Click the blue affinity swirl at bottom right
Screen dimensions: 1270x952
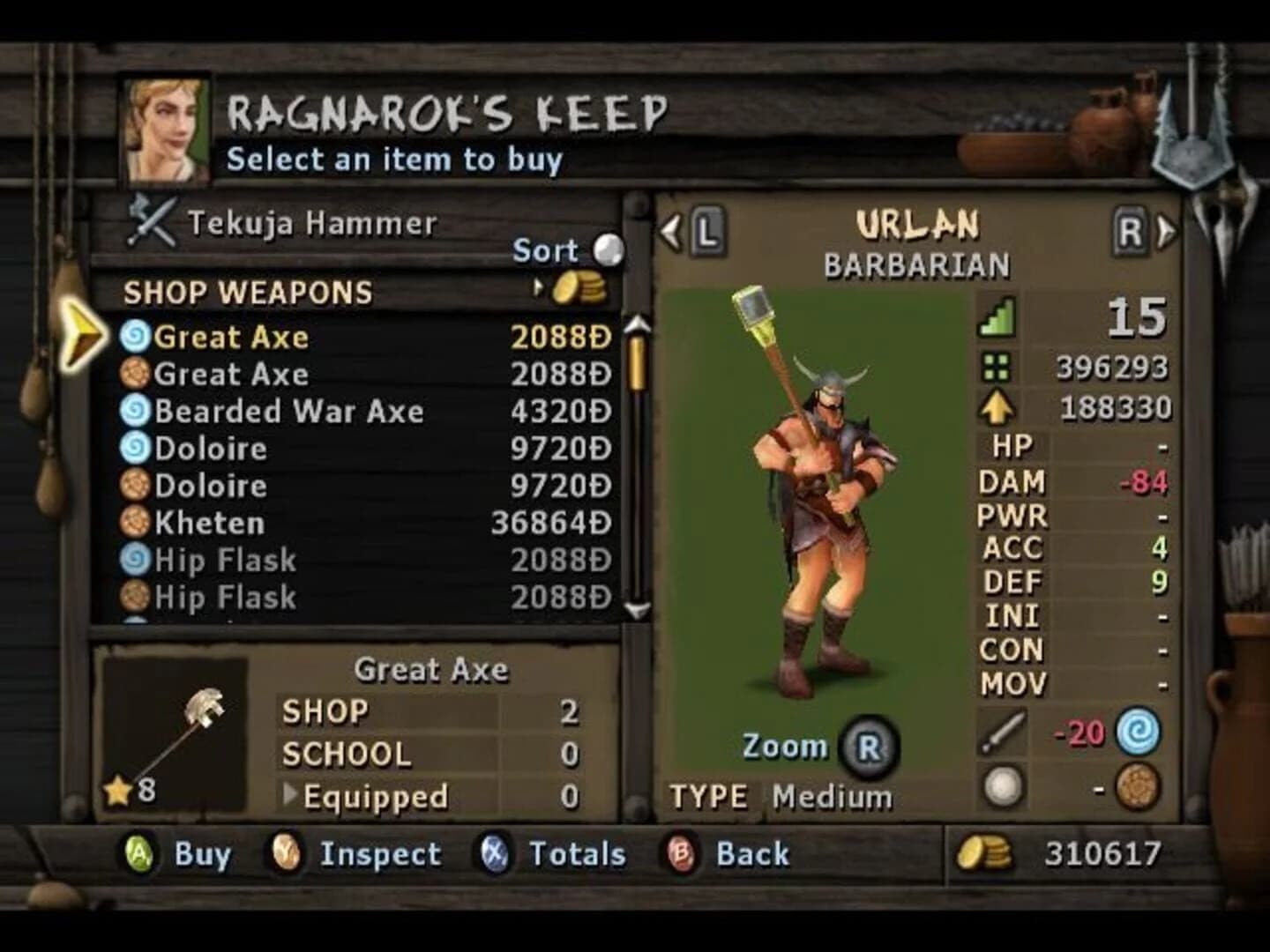point(1138,733)
